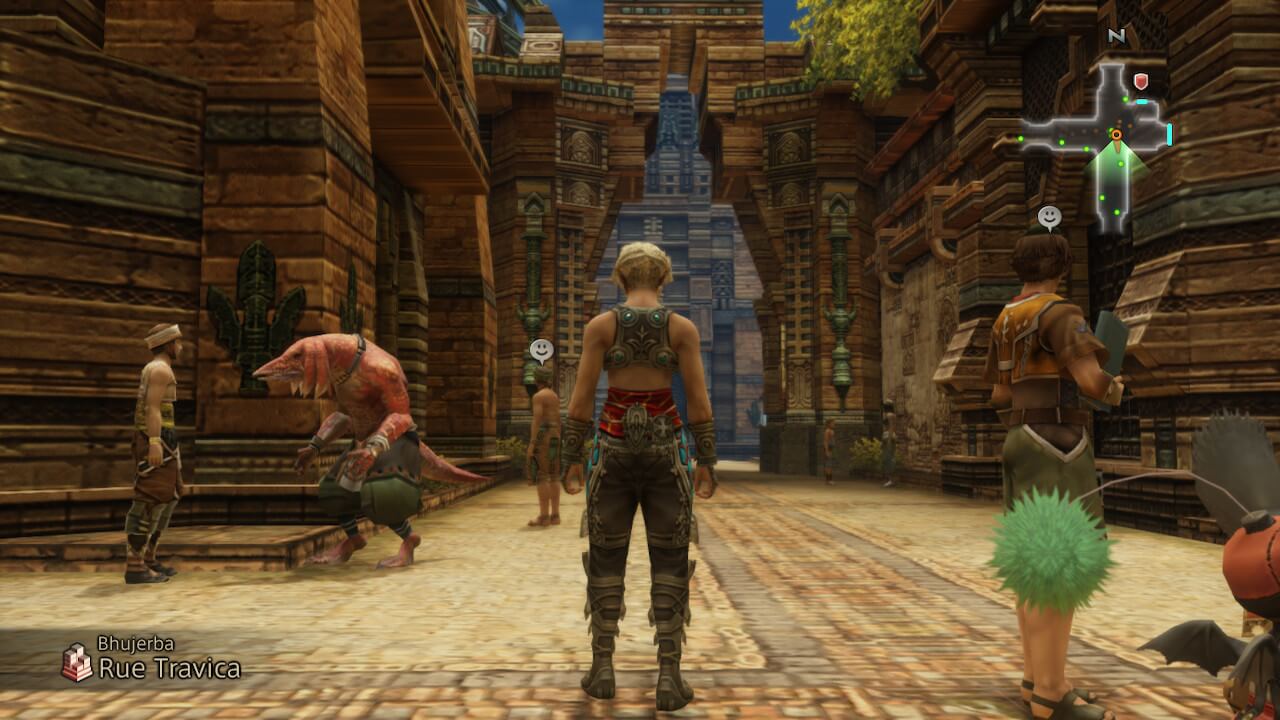Screen dimensions: 1280x720
Task: Open the minimap of Rue Travica
Action: [x=1102, y=140]
